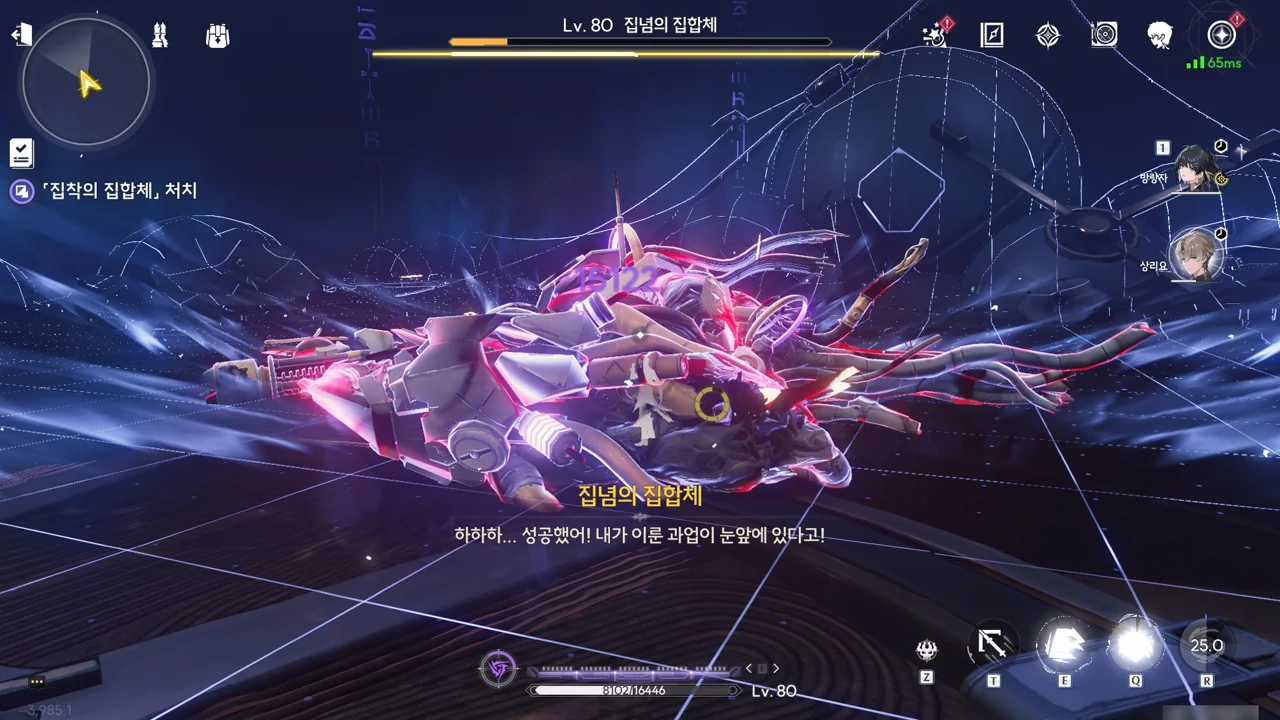Open the quest checklist icon

click(x=22, y=153)
